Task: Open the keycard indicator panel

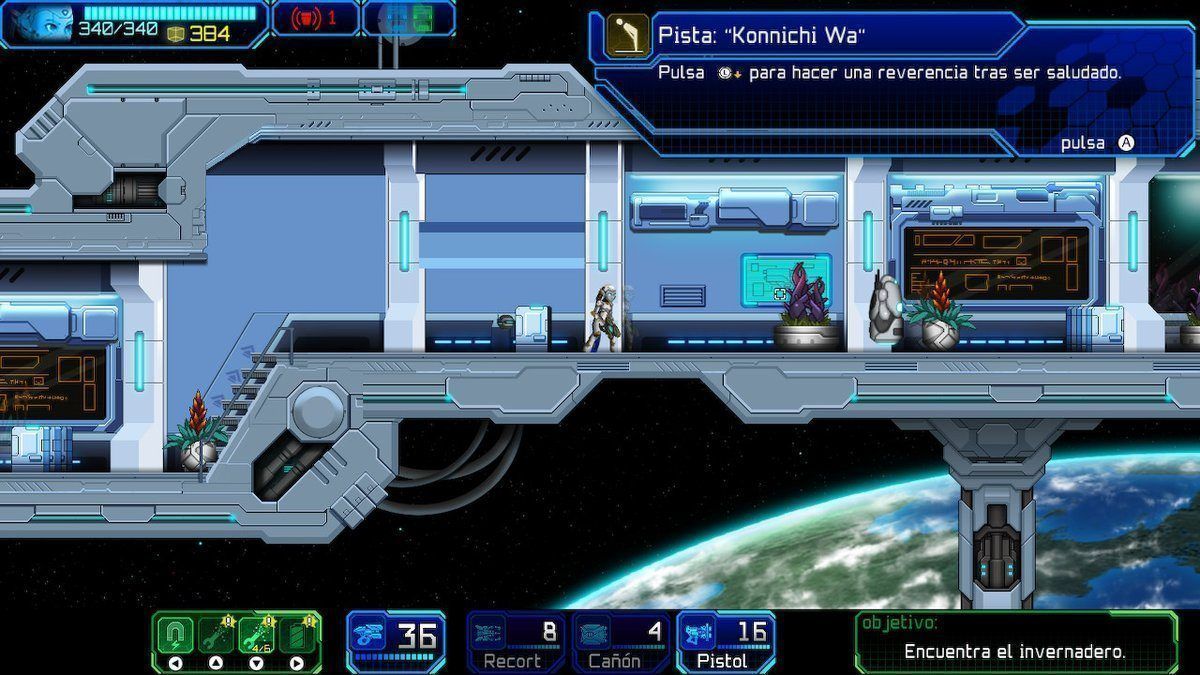Action: (x=410, y=19)
